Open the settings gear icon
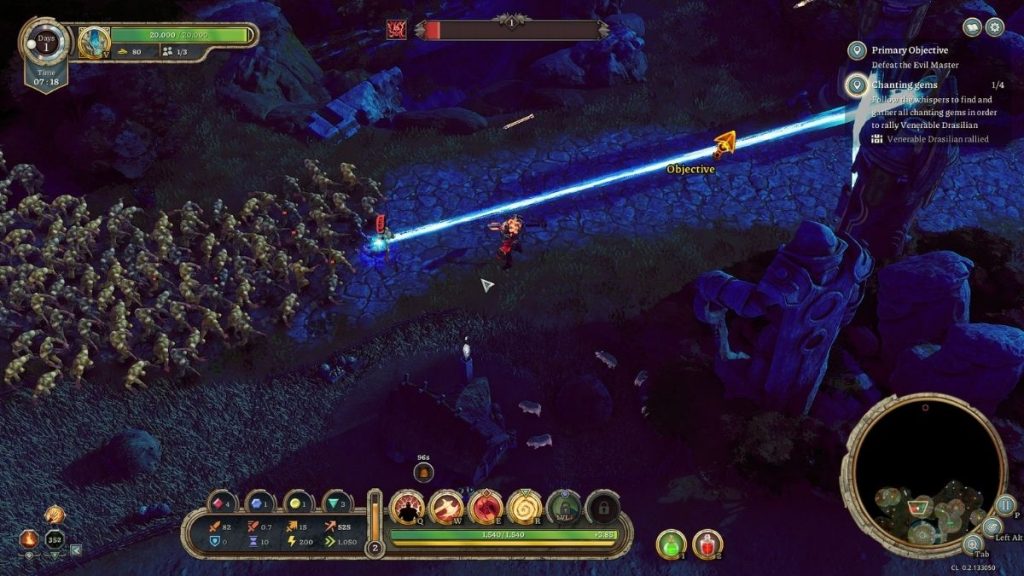1024x576 pixels. pos(994,27)
